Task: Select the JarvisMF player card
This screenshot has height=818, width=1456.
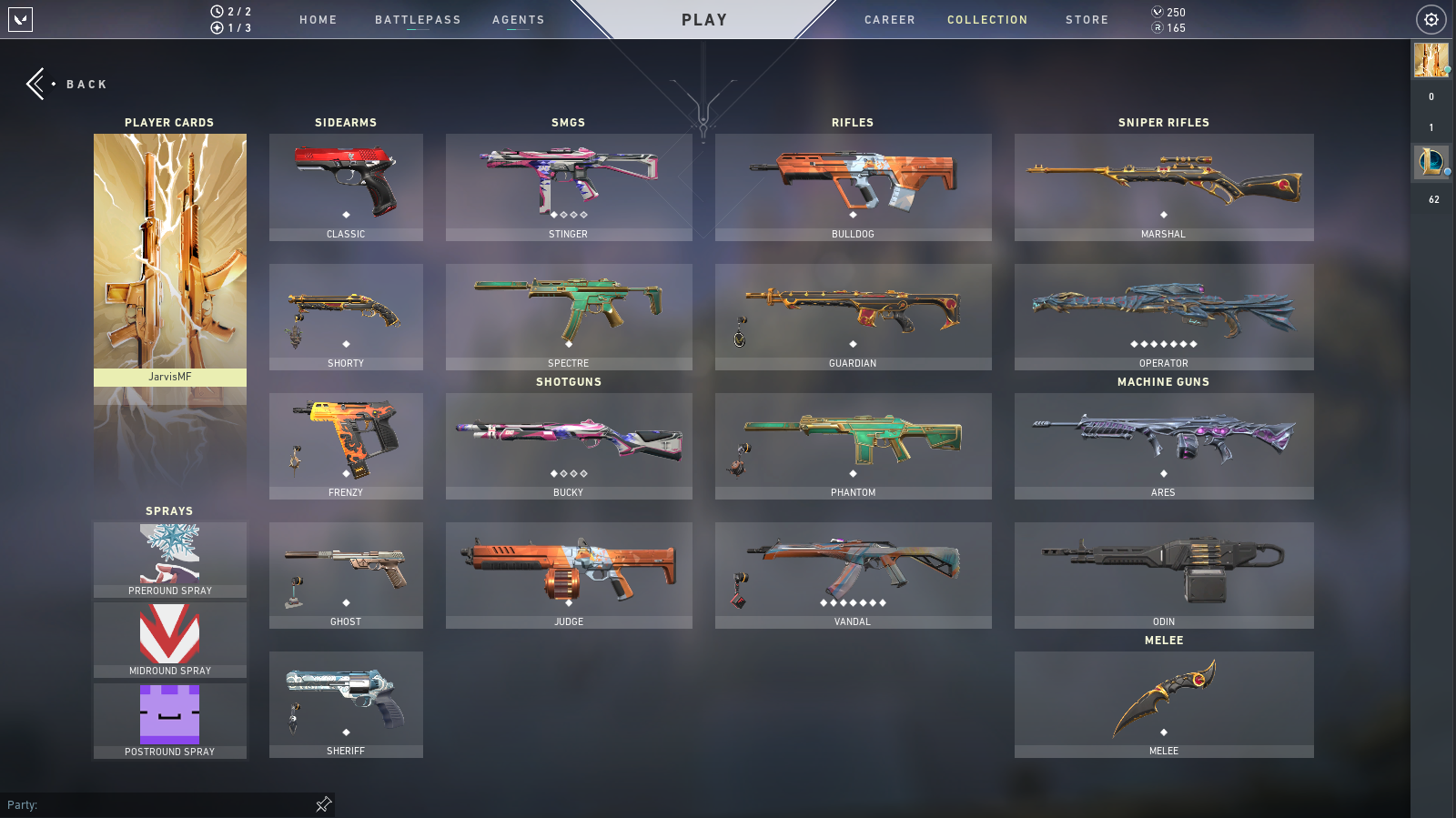Action: [x=170, y=259]
